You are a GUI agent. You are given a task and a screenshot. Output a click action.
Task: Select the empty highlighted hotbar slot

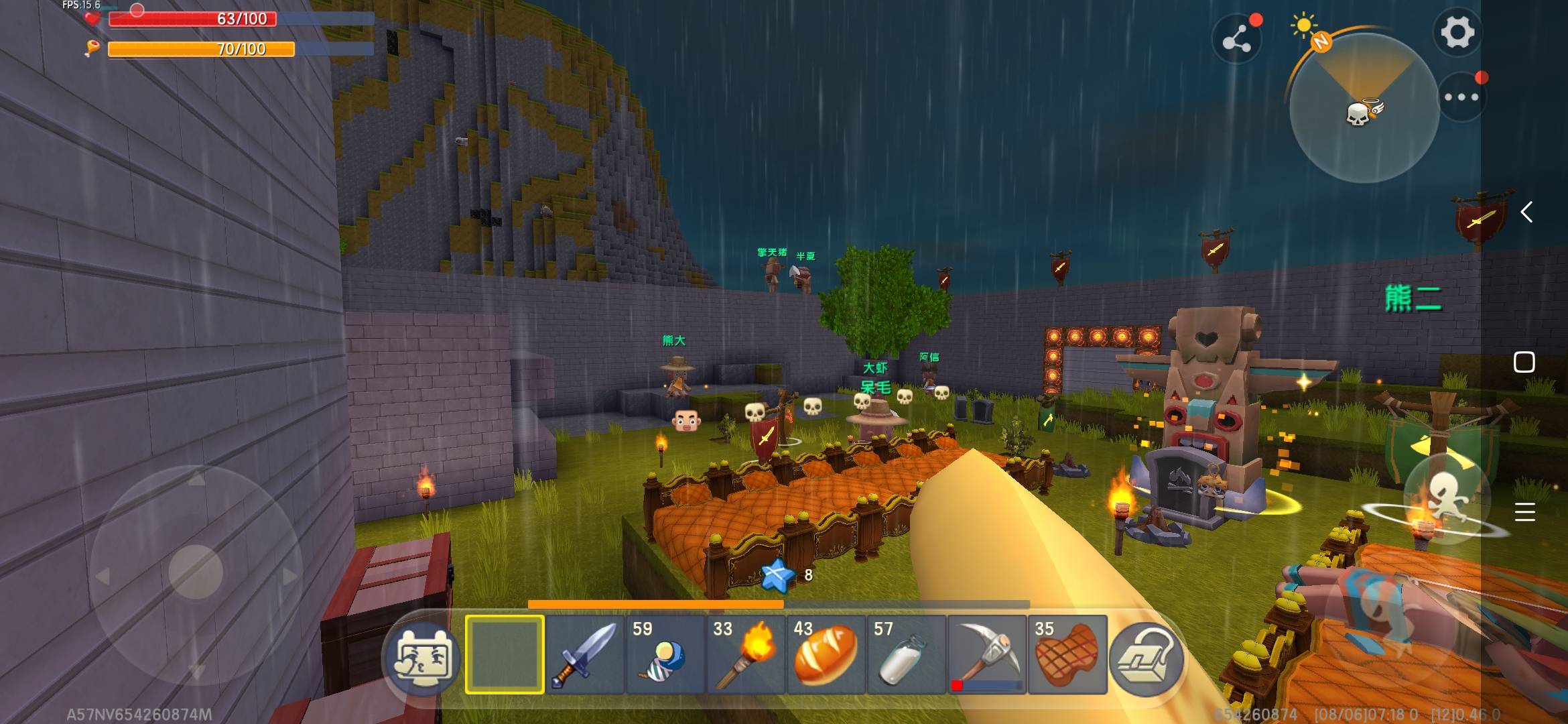coord(505,654)
